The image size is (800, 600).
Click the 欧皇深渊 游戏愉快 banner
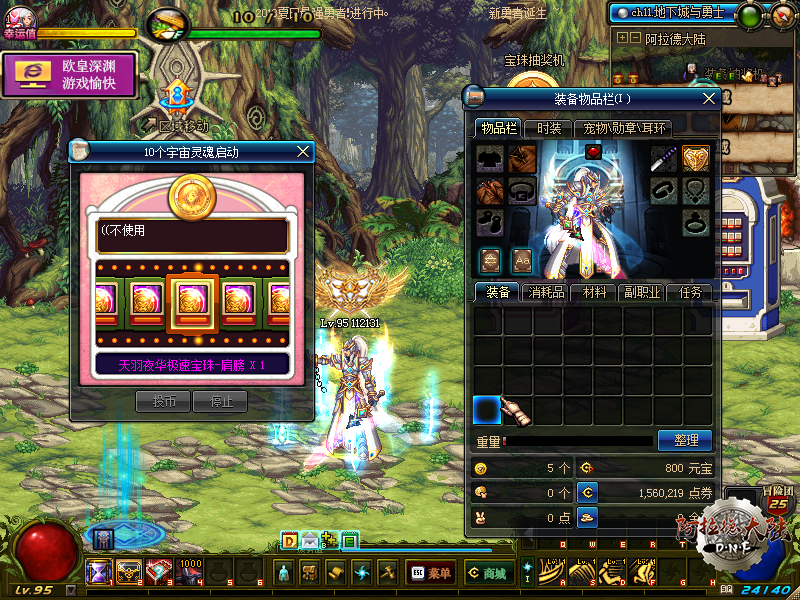tap(69, 75)
